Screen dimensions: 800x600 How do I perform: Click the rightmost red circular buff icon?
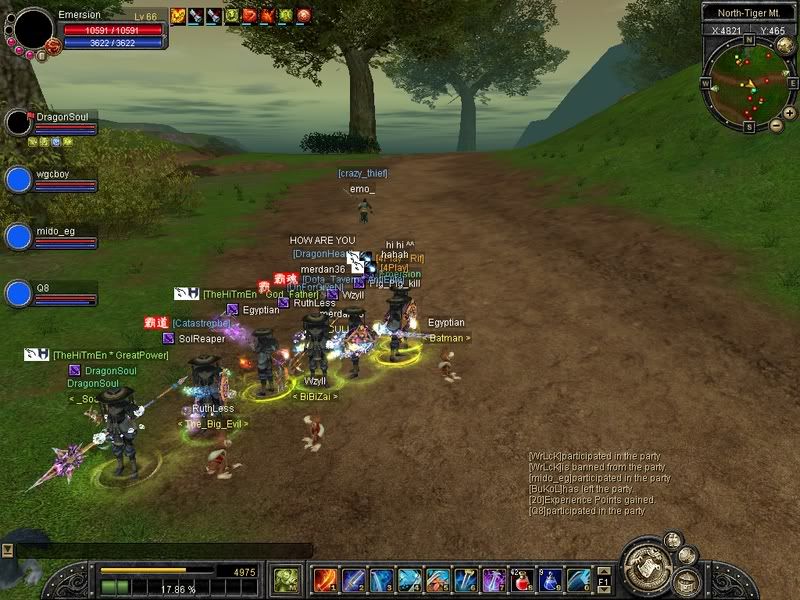click(x=303, y=15)
